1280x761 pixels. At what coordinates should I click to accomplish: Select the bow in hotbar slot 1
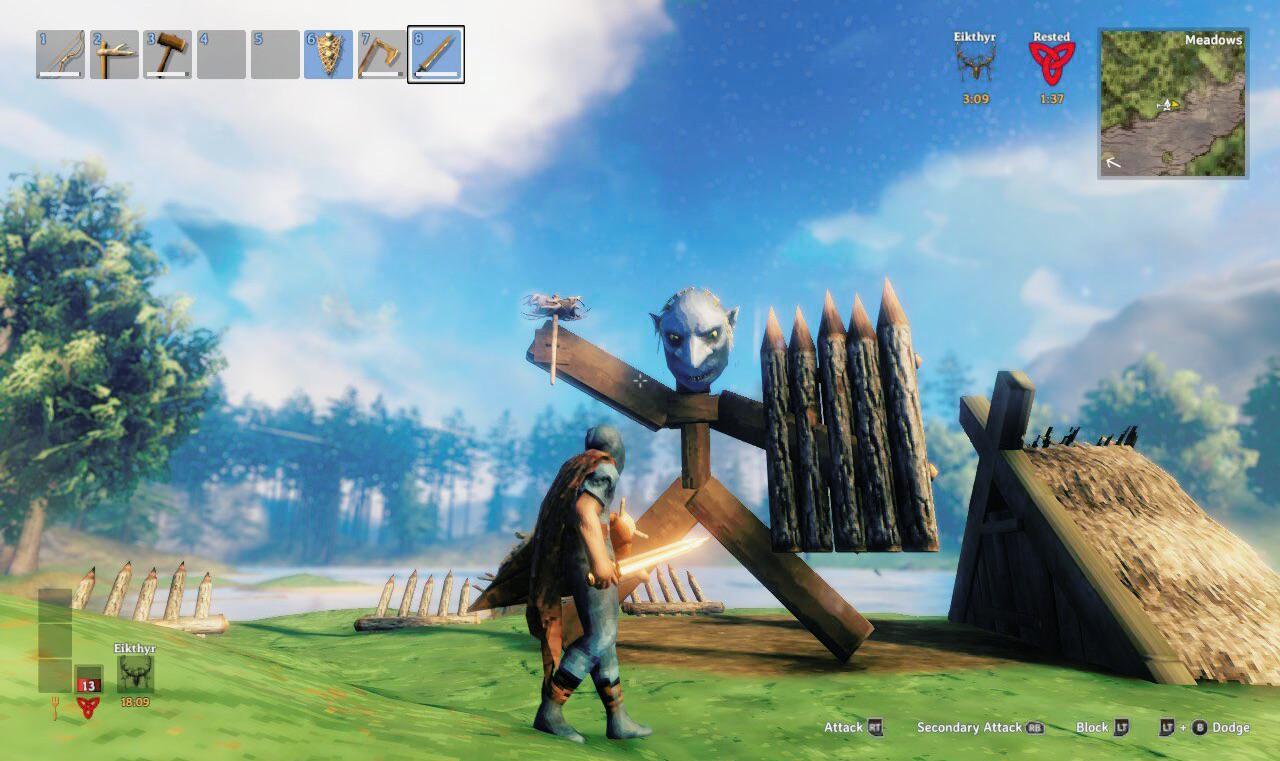(x=60, y=54)
